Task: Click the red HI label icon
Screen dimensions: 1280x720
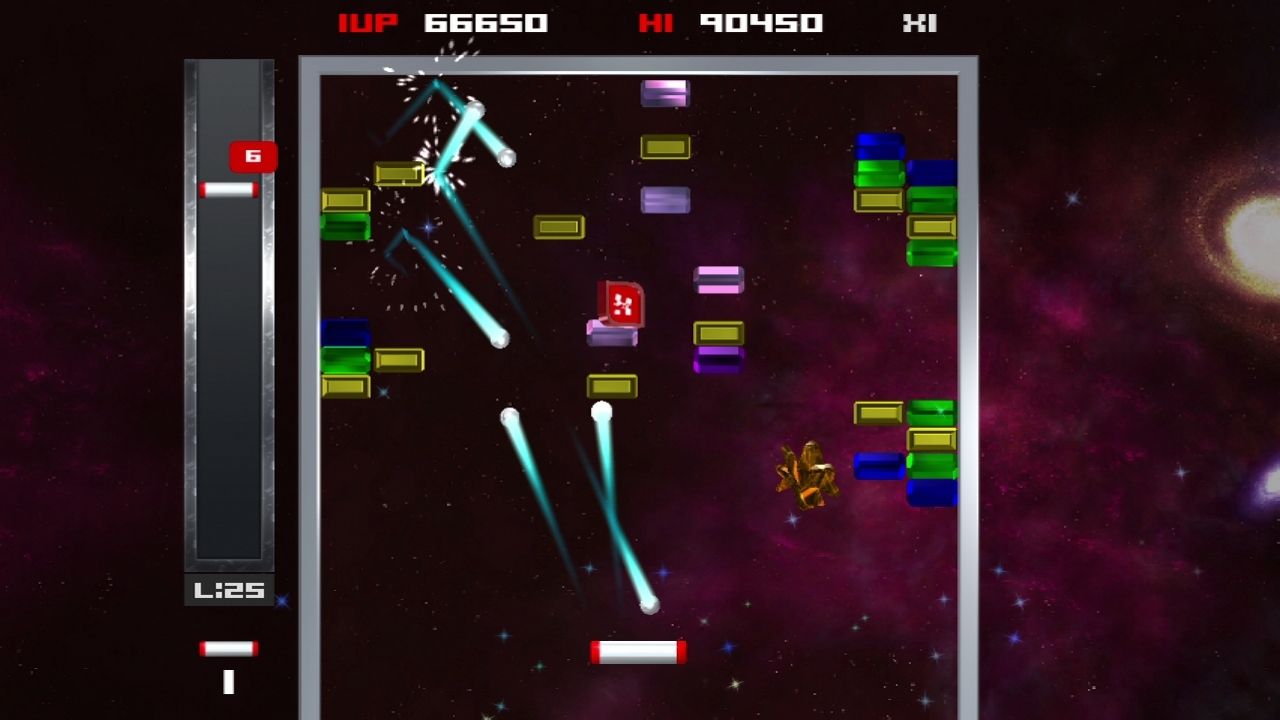Action: (x=657, y=22)
